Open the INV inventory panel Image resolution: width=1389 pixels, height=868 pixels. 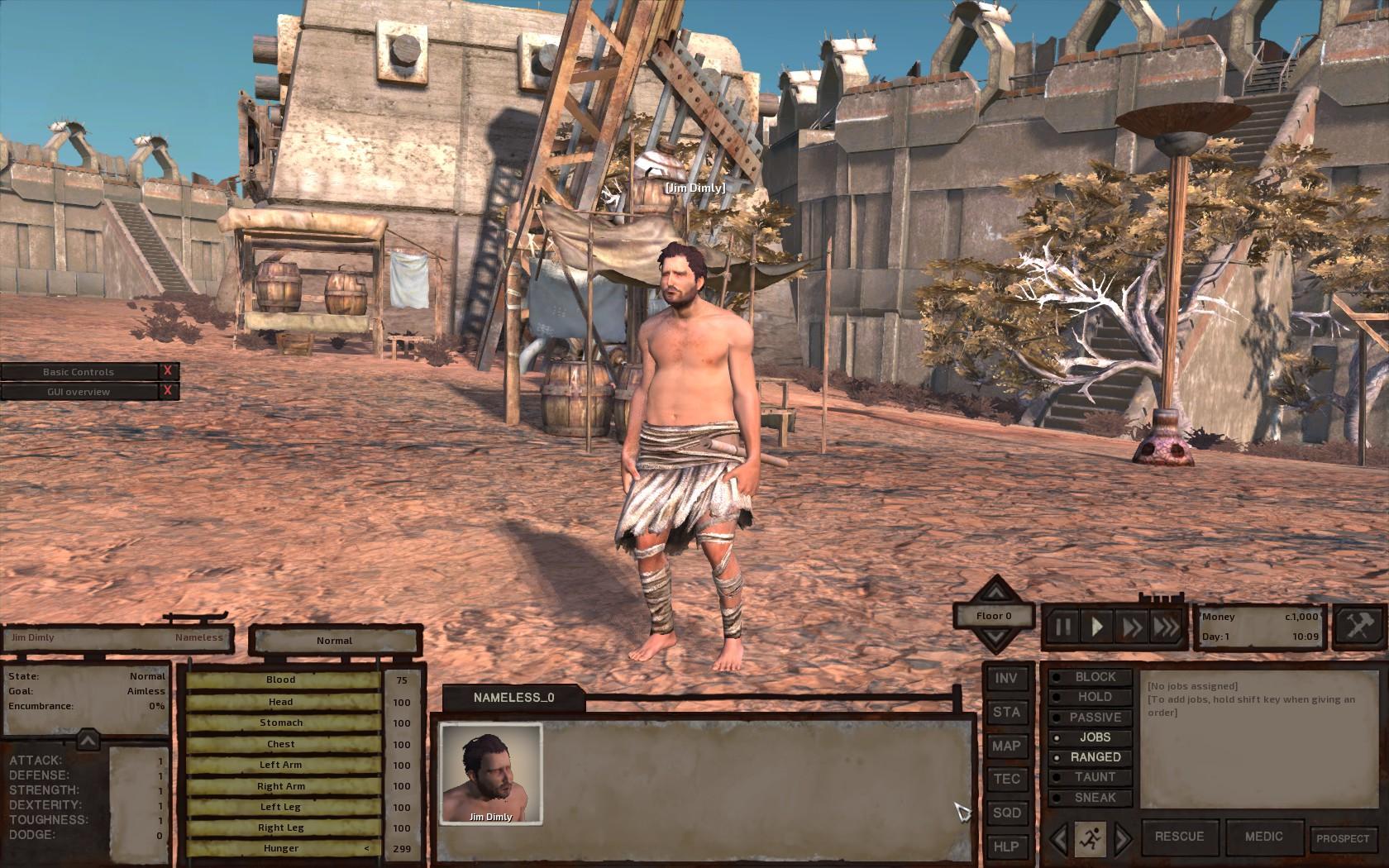click(x=1006, y=678)
